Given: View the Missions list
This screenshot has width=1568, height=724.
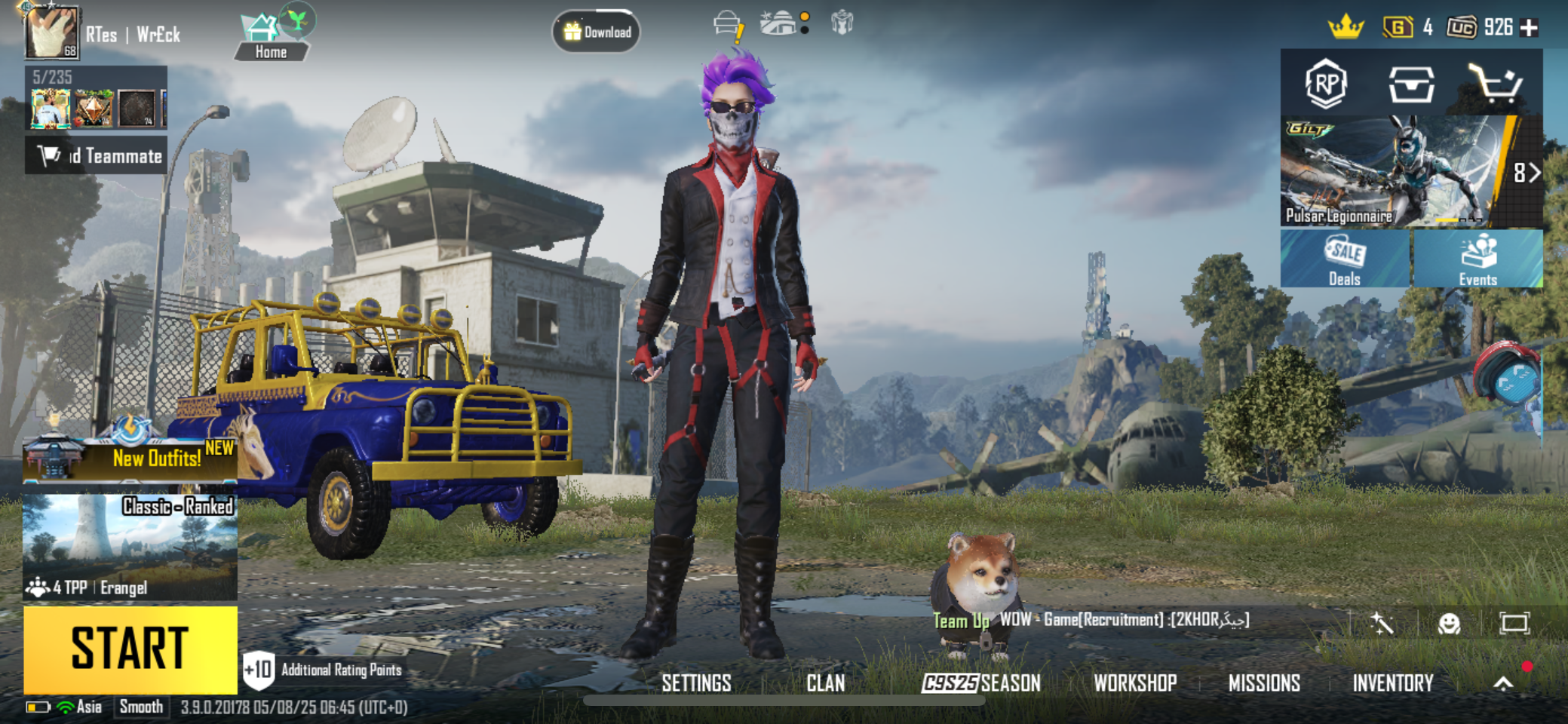Looking at the screenshot, I should [1264, 683].
